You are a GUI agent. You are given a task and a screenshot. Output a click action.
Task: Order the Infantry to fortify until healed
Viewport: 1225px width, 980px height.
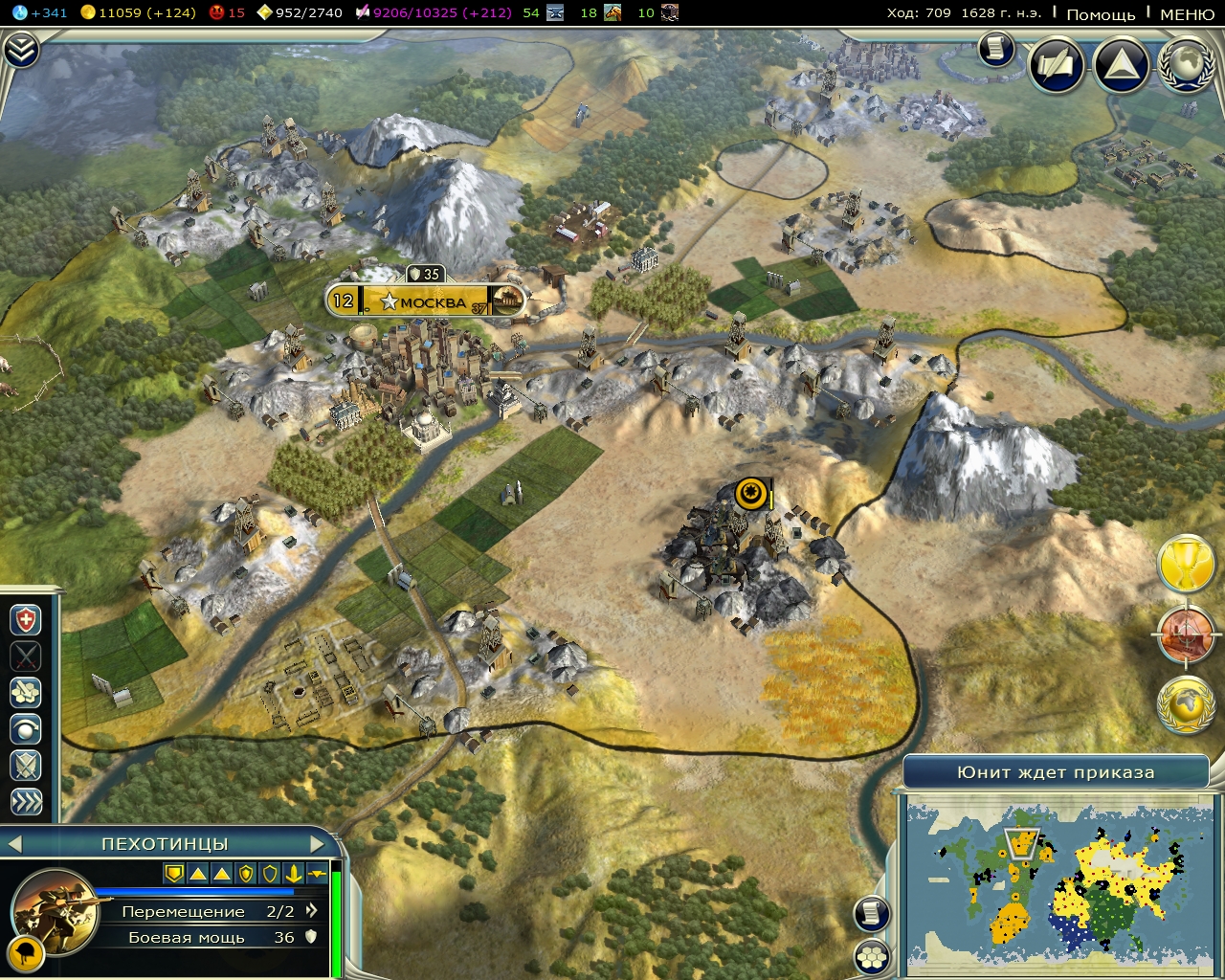(24, 618)
